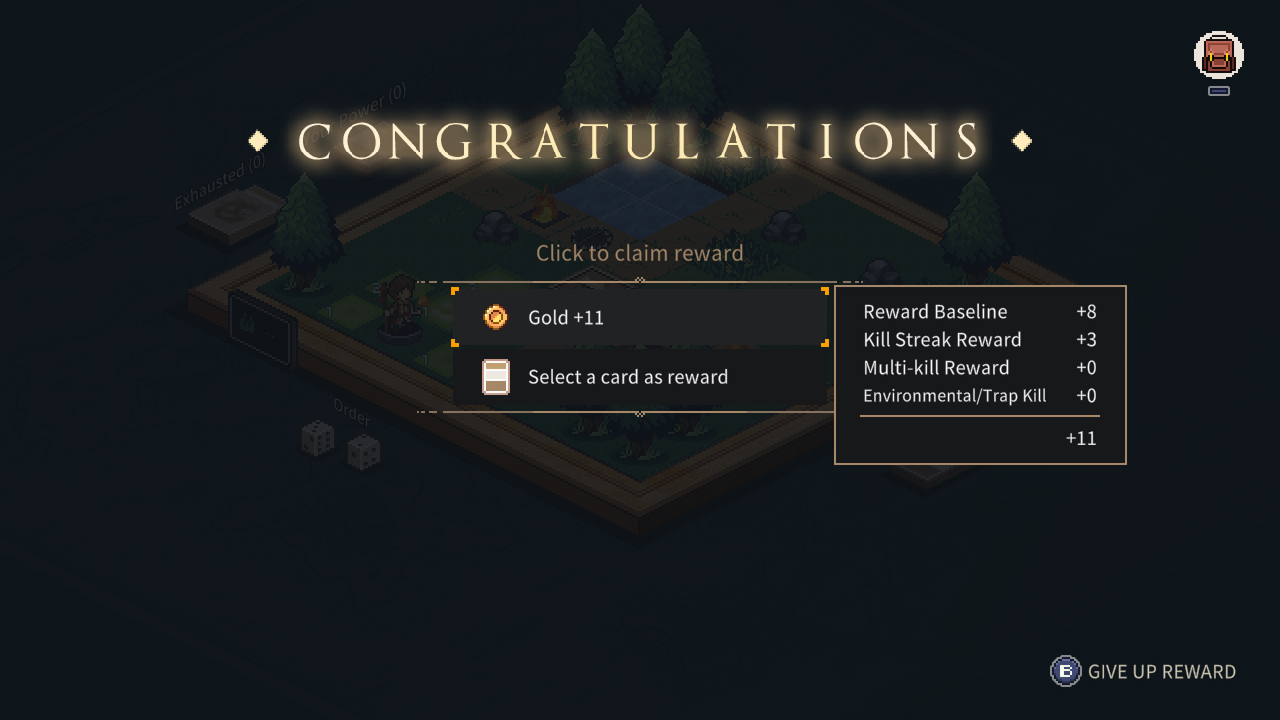1280x720 pixels.
Task: Click the card icon next to Select a card
Action: point(497,377)
